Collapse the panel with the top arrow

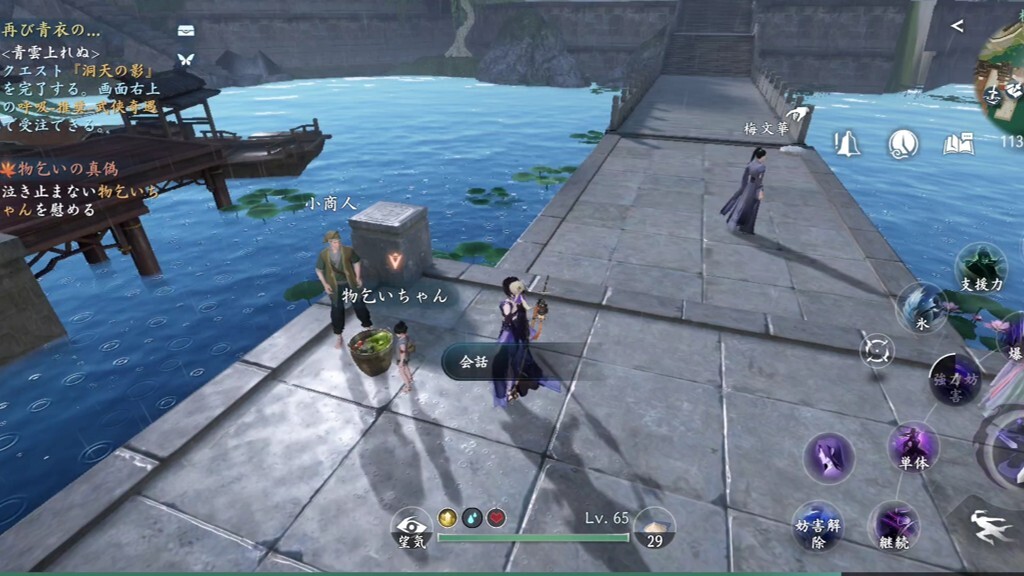[957, 26]
